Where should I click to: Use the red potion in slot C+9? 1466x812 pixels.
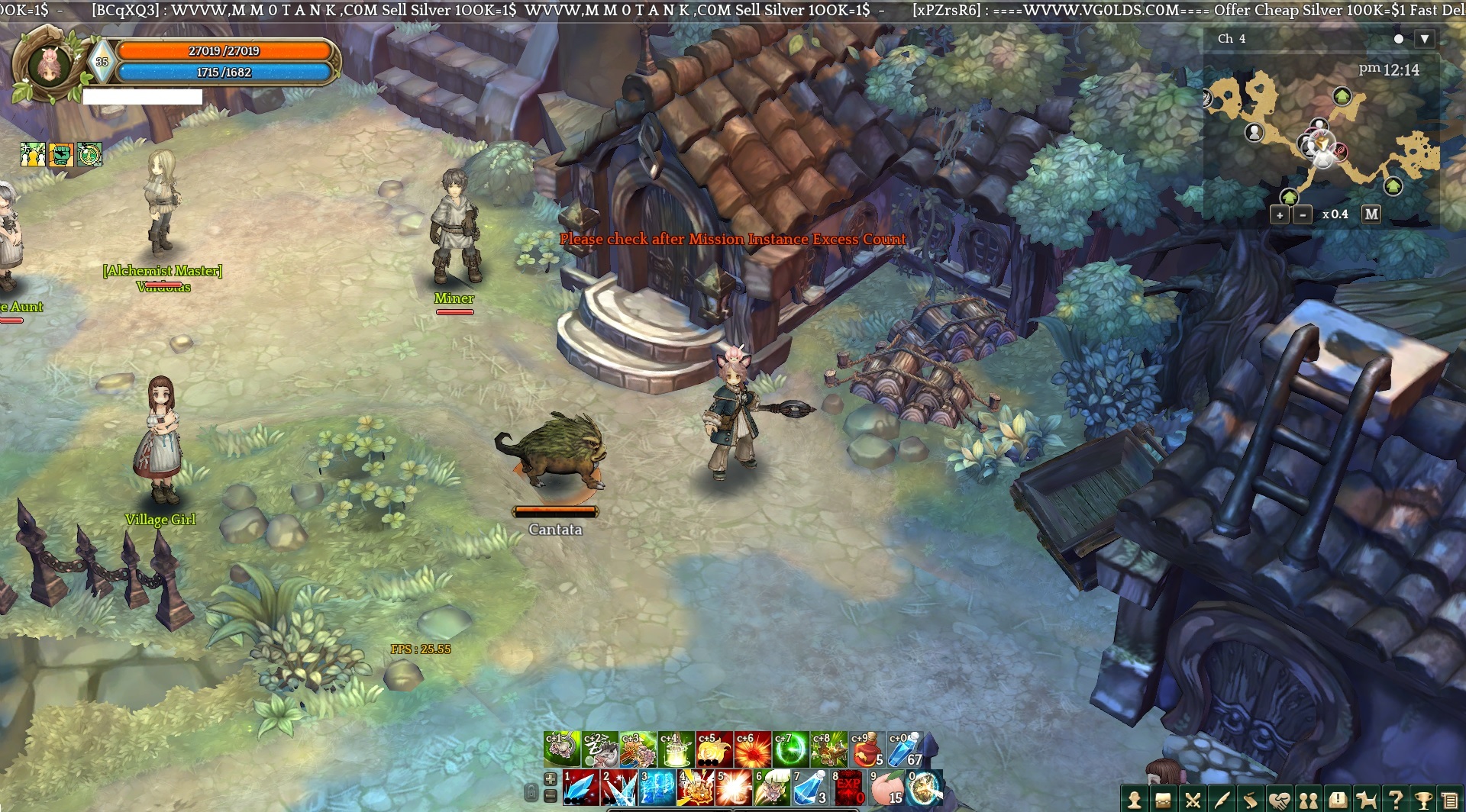click(867, 749)
